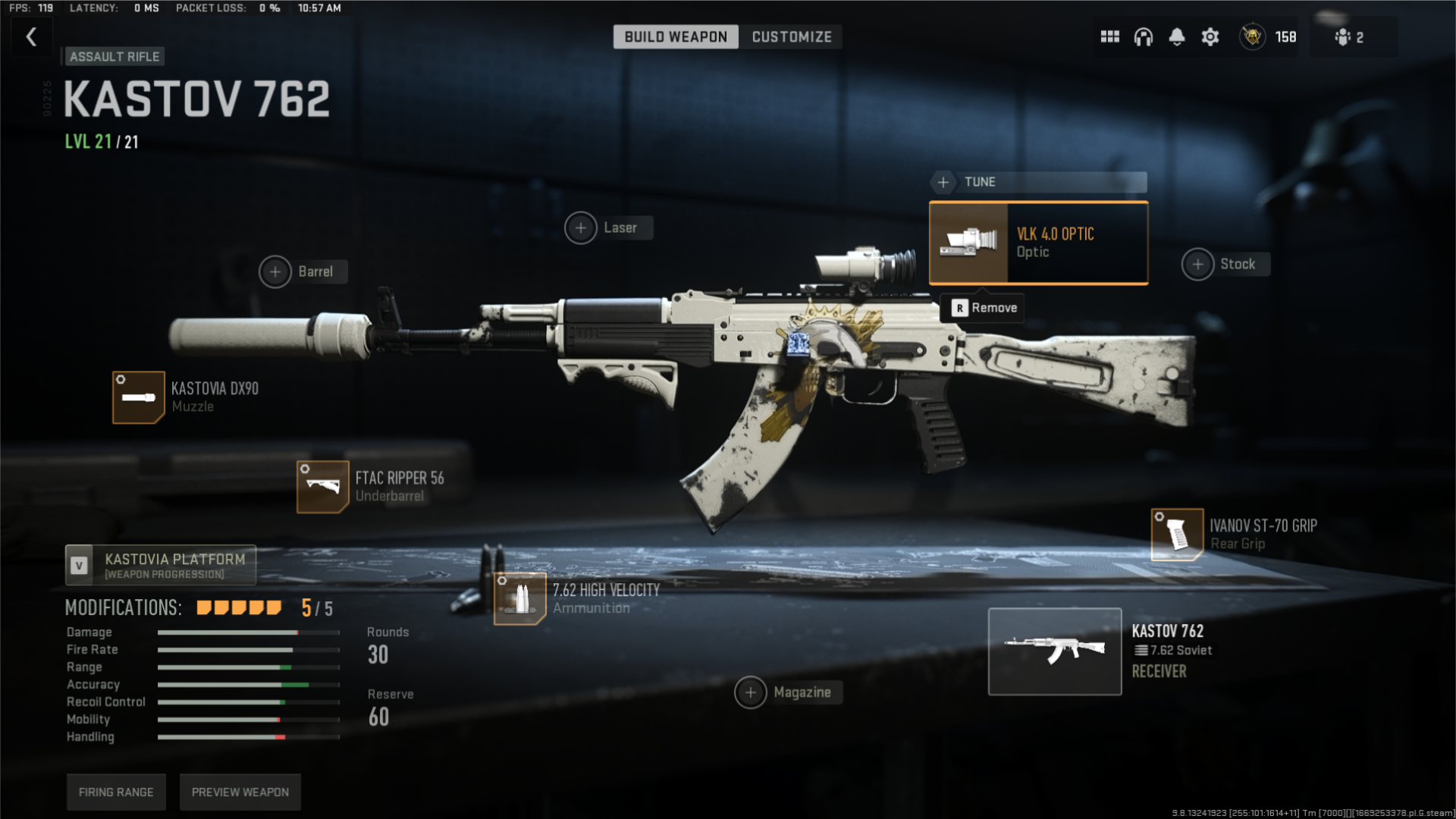Select the Ivanov ST-70 rear grip

[x=1176, y=535]
